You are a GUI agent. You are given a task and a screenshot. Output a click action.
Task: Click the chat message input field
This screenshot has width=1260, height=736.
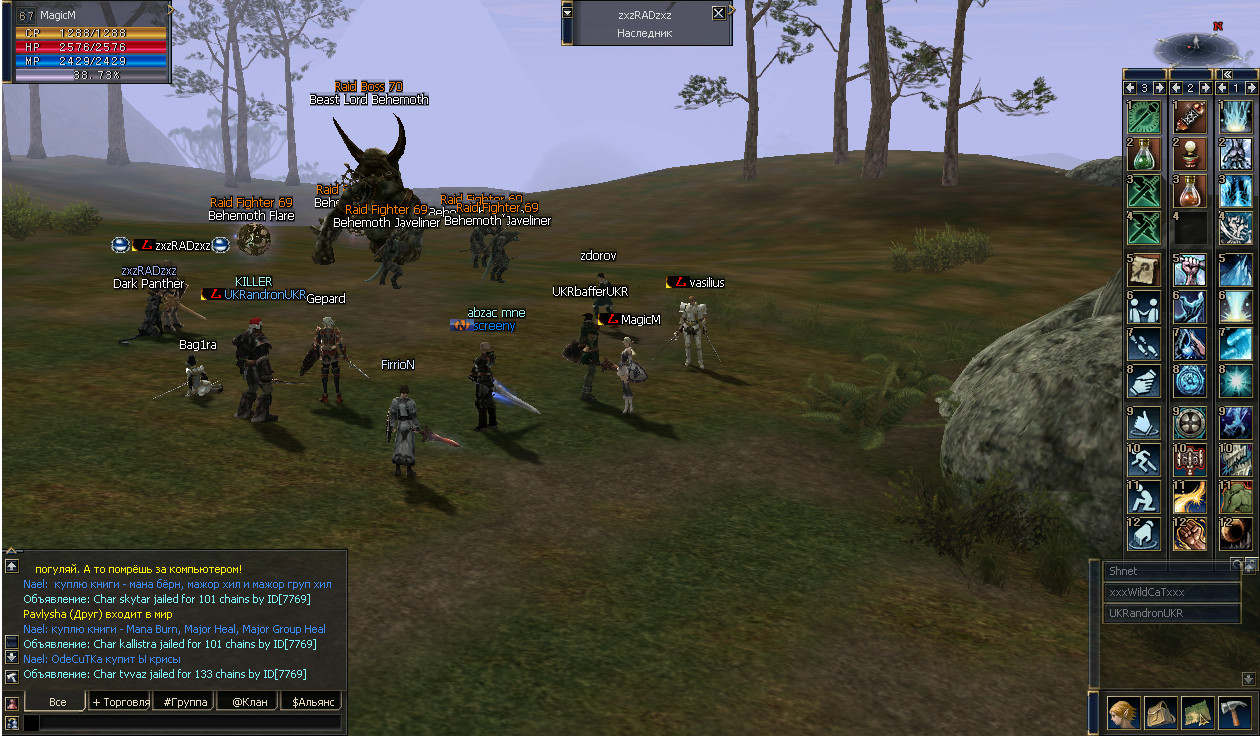tap(182, 722)
